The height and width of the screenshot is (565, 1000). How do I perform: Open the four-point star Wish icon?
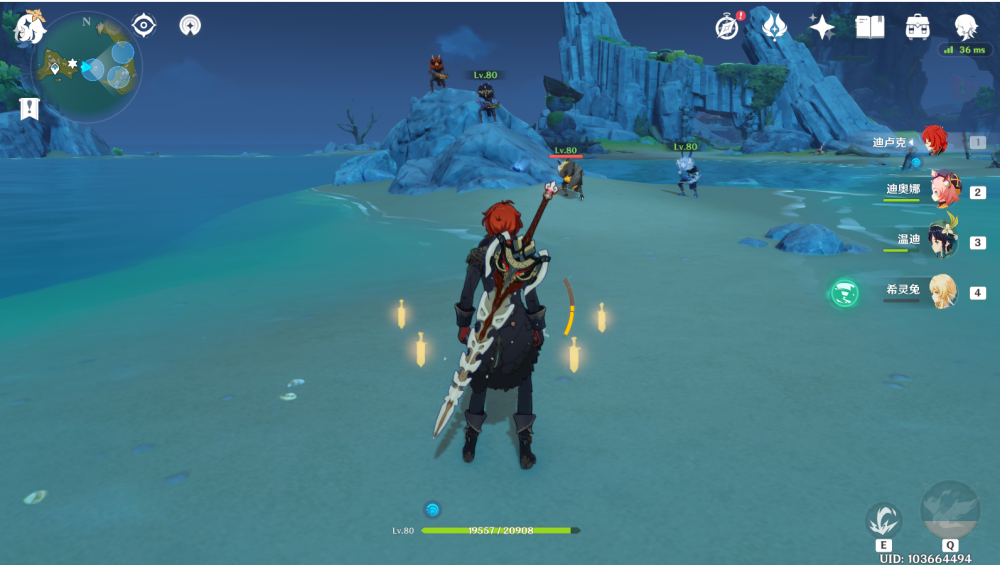(822, 27)
